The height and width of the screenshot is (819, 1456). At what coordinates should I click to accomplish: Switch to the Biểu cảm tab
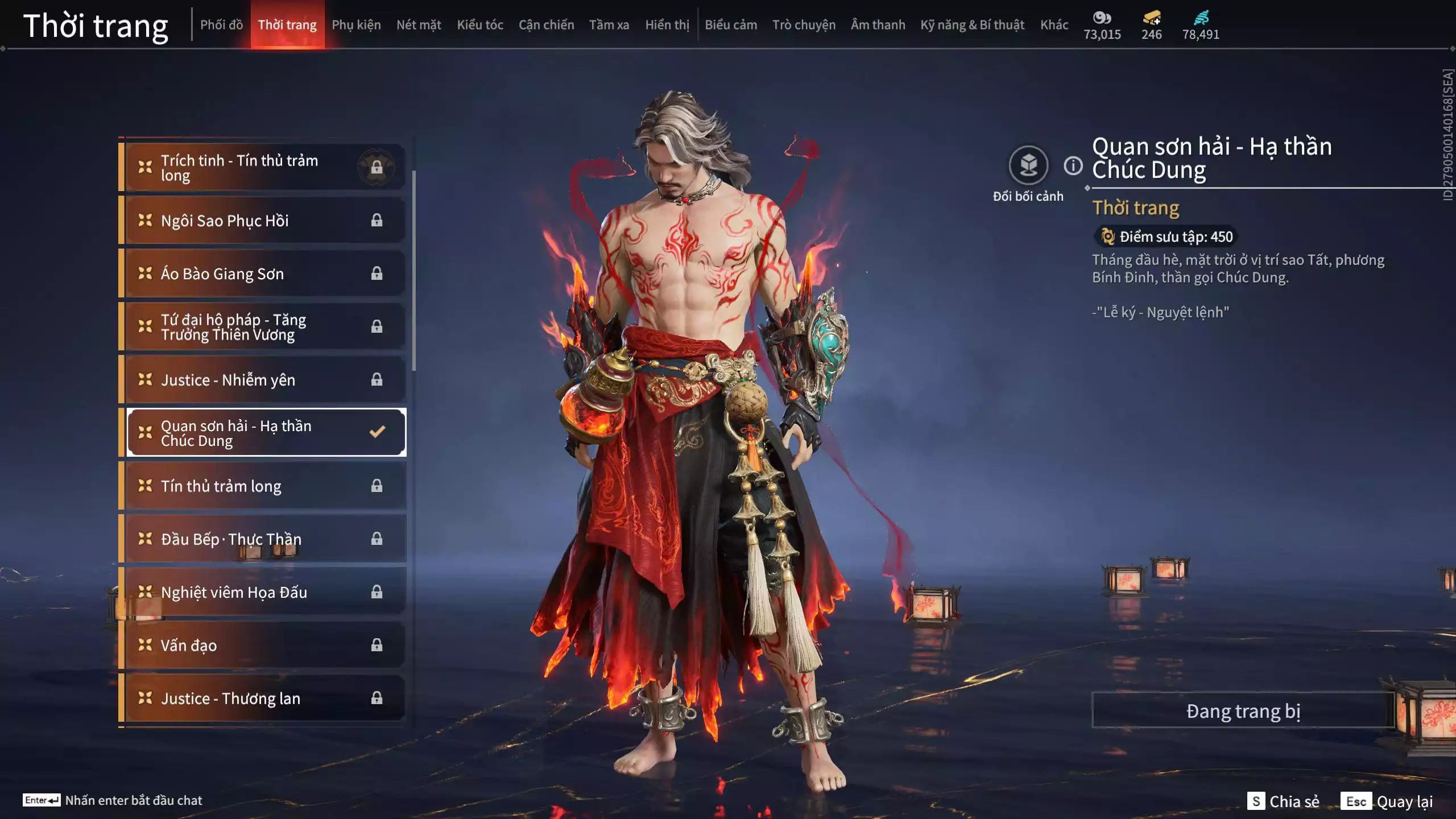[731, 25]
